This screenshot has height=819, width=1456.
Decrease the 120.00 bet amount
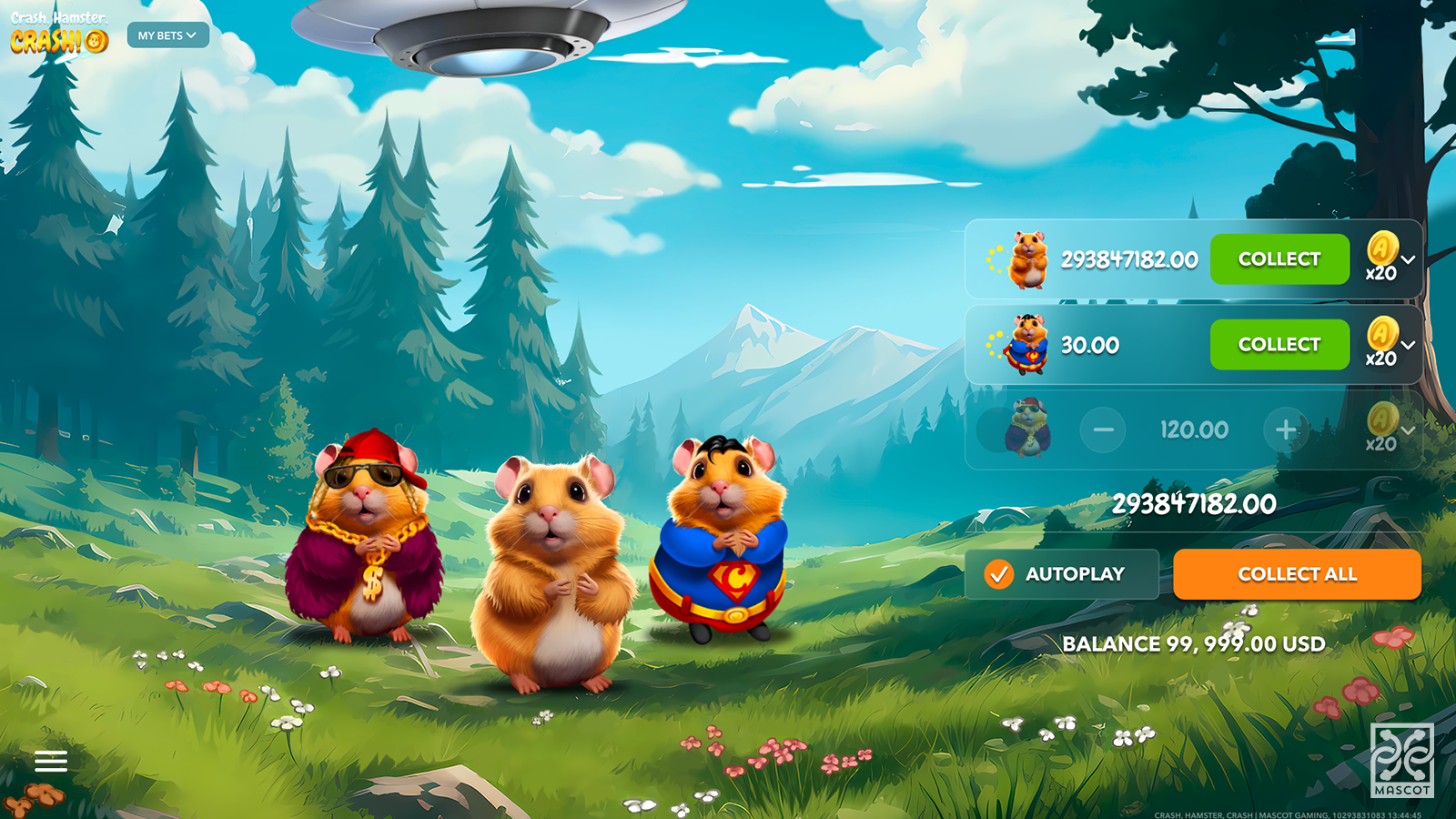(x=1103, y=430)
